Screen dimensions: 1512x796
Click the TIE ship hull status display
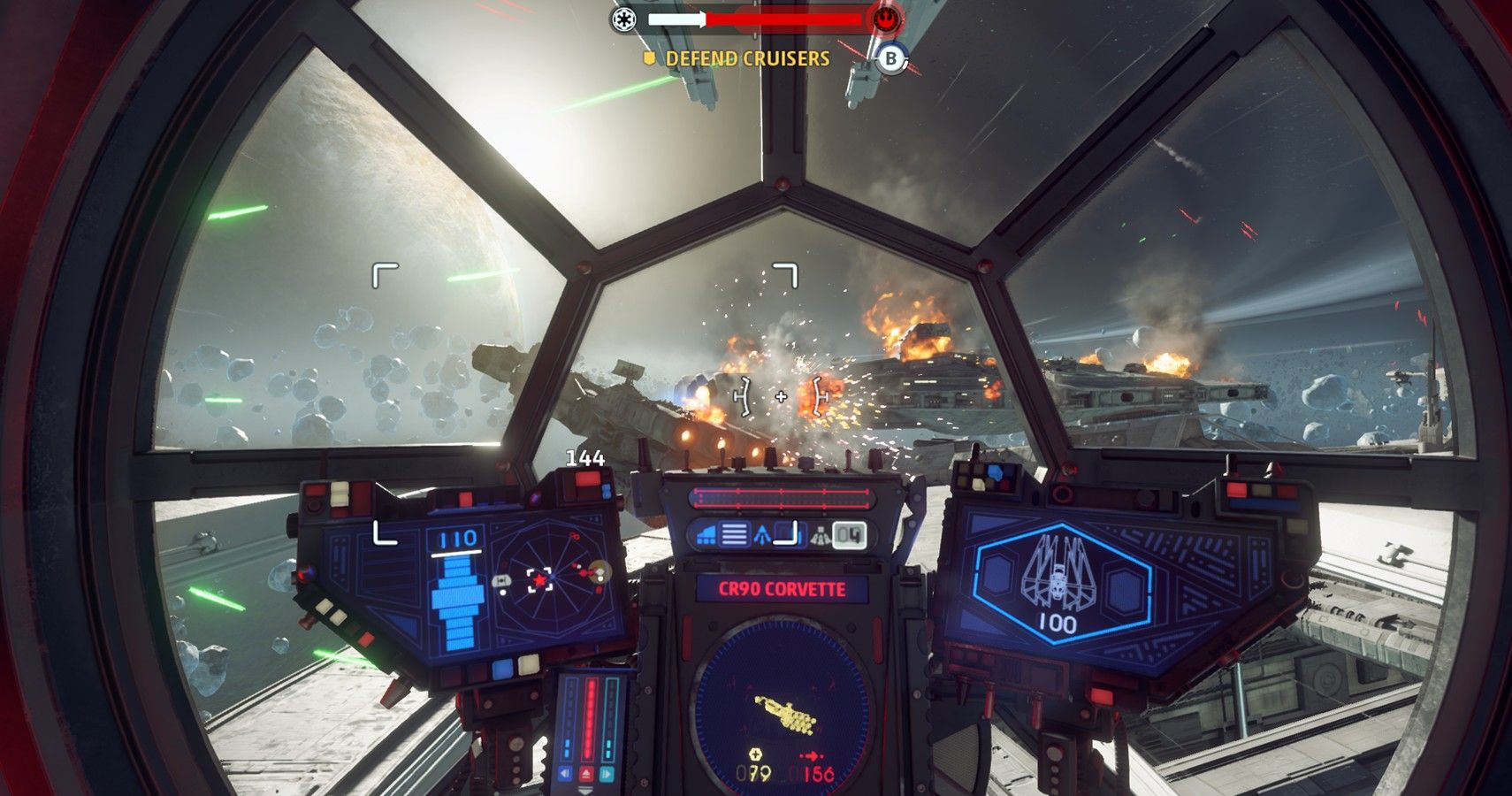pos(1058,579)
